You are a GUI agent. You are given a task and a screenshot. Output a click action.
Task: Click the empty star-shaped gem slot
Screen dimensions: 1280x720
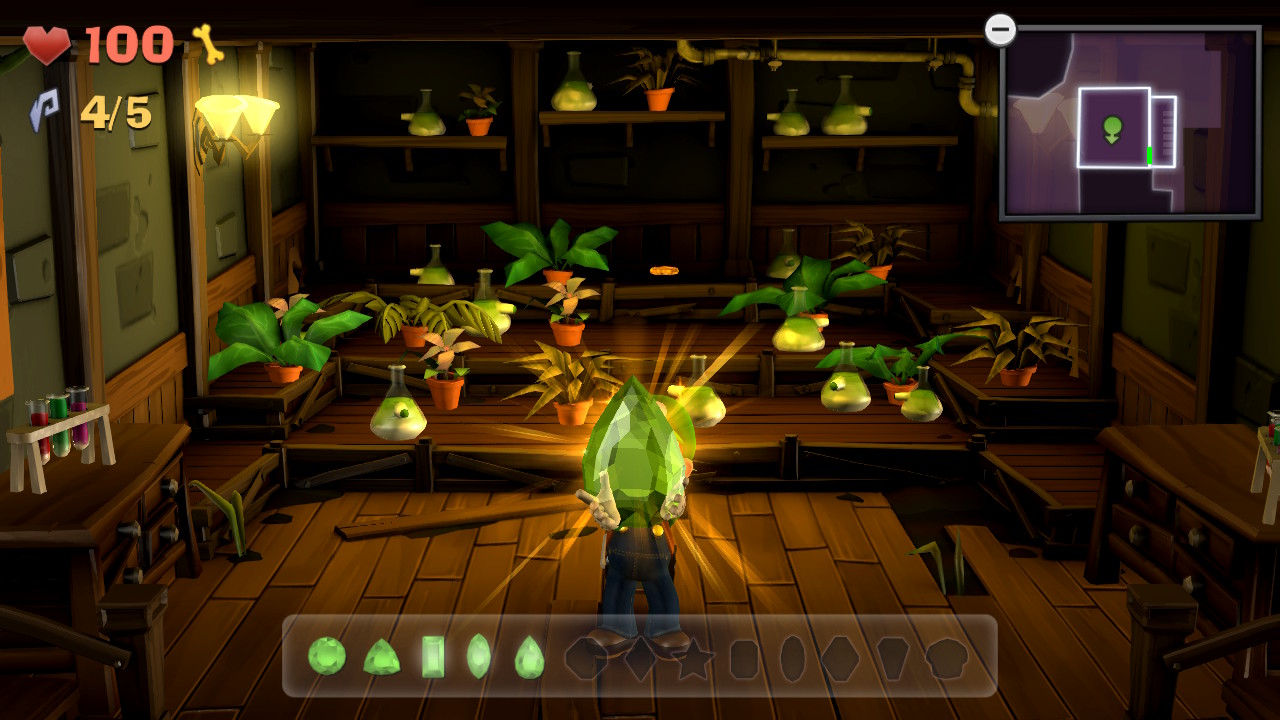tap(694, 658)
